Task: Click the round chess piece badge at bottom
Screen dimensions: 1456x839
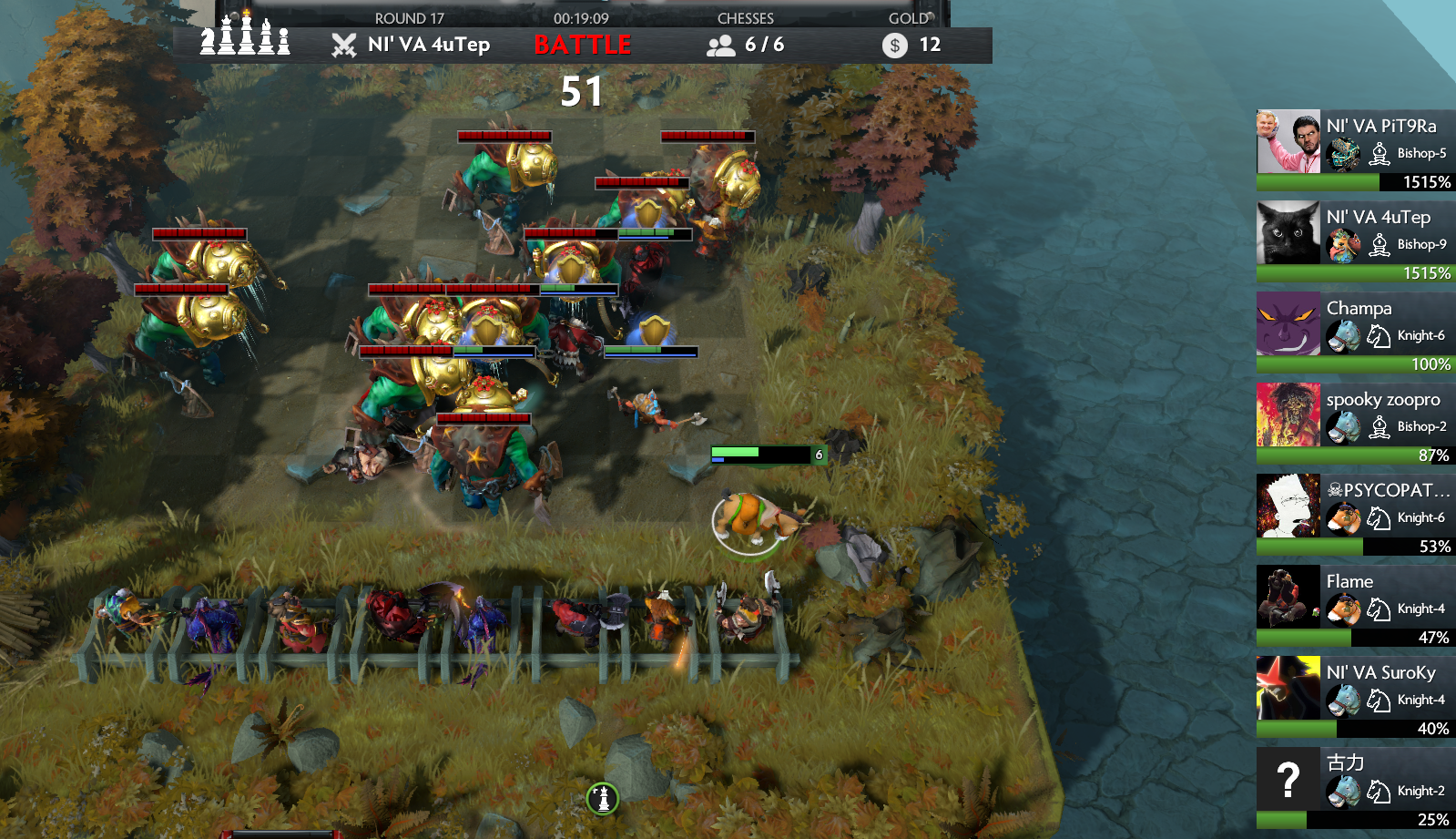Action: (x=603, y=799)
